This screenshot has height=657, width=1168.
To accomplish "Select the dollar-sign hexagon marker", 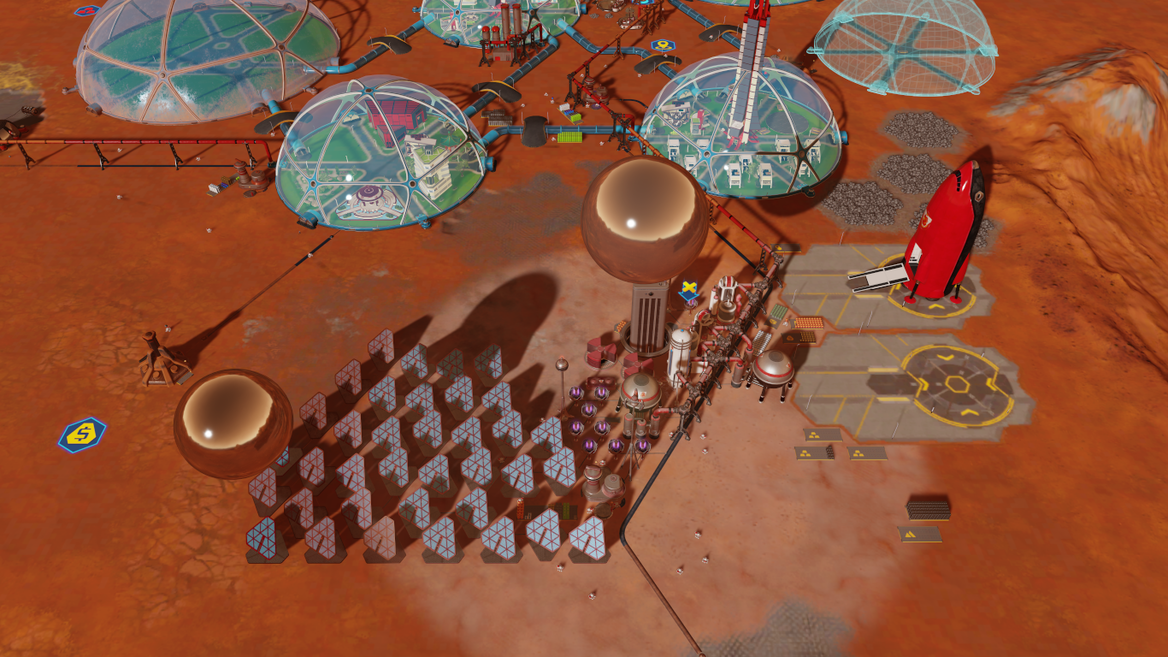I will pos(82,435).
